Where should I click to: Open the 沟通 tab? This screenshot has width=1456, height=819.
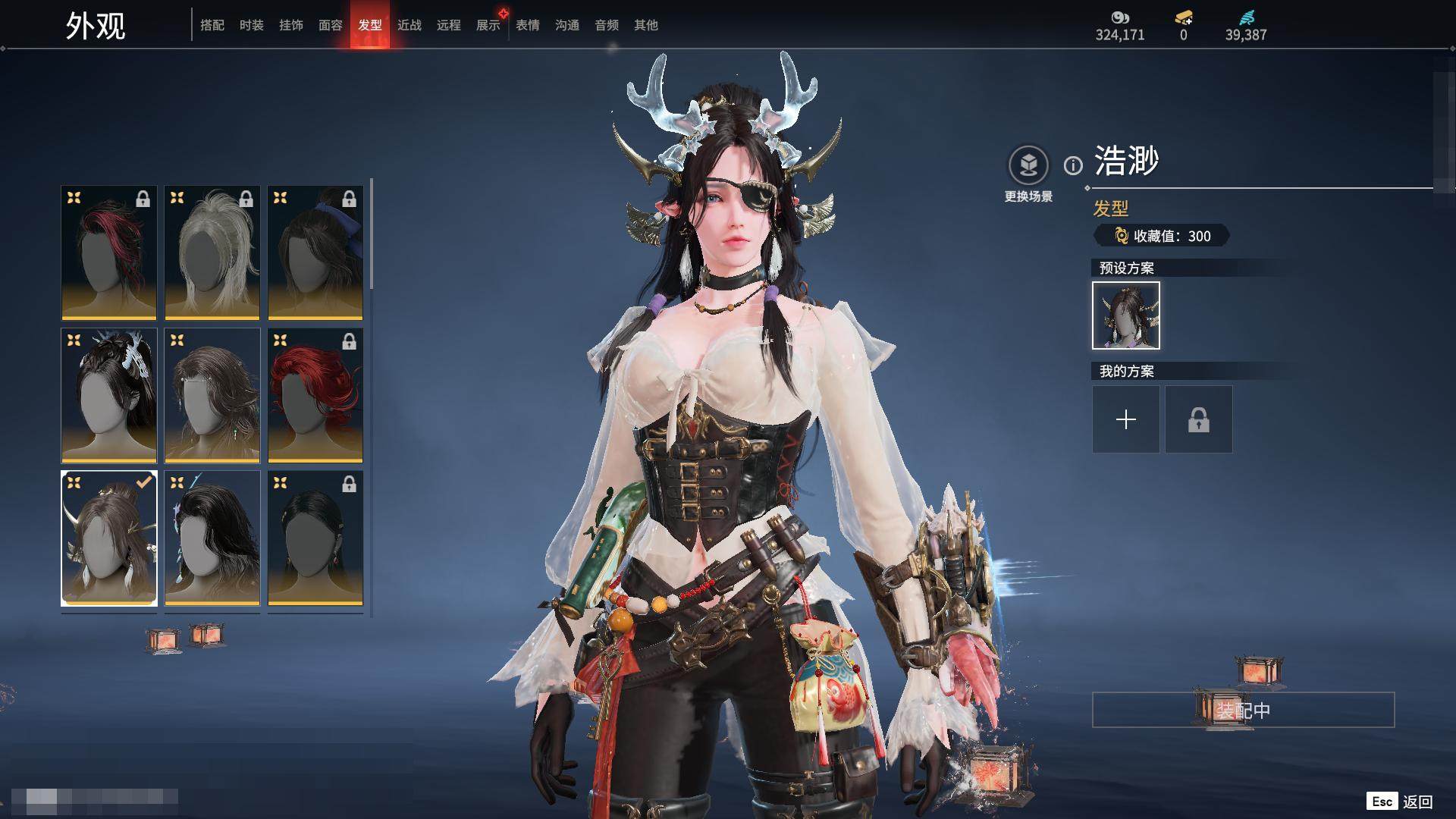click(567, 25)
